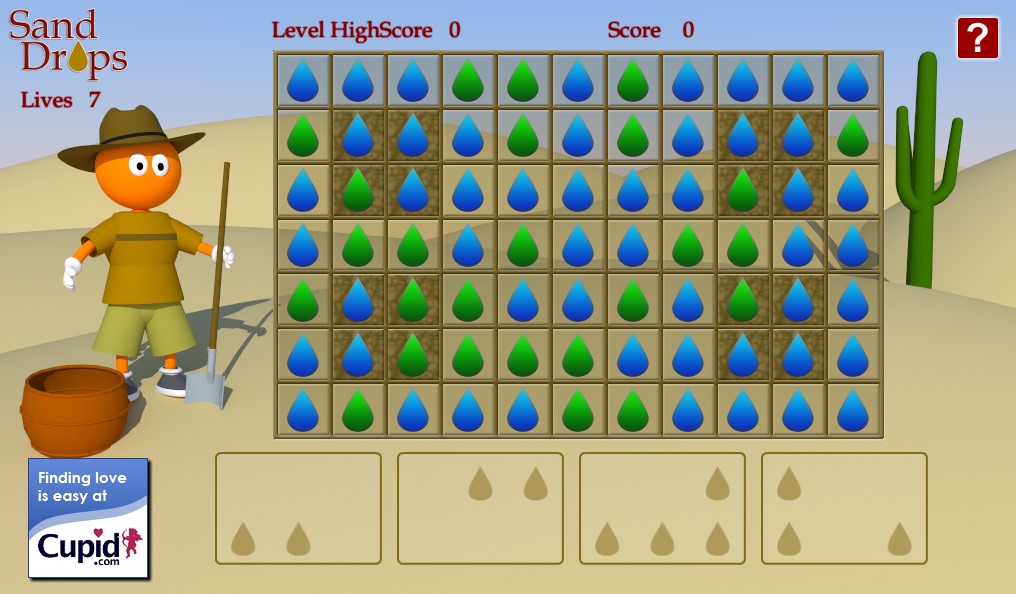This screenshot has width=1016, height=594.
Task: Select the pattern box with four sand drops
Action: (662, 508)
